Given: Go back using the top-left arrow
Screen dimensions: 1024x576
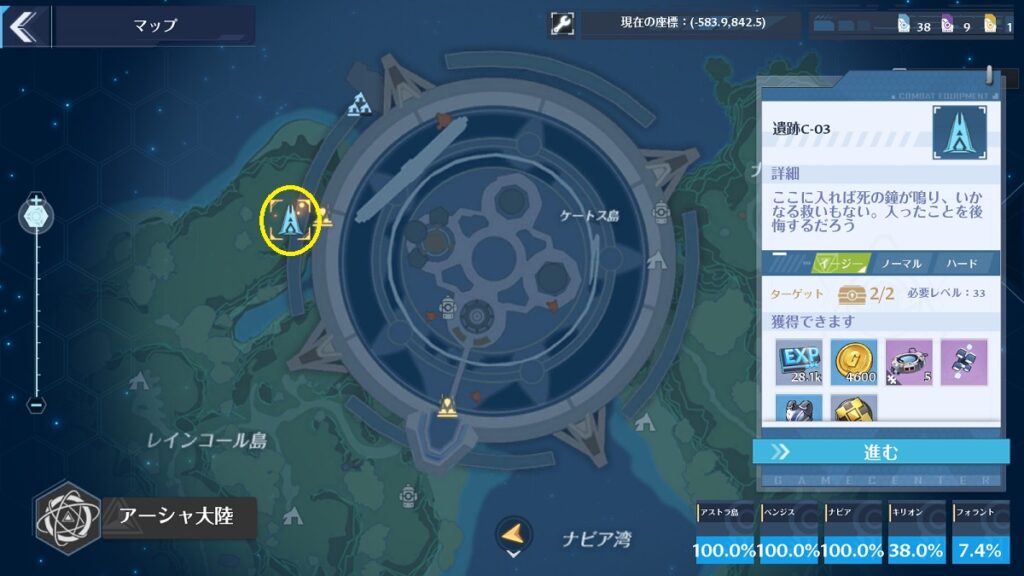Looking at the screenshot, I should click(x=22, y=25).
